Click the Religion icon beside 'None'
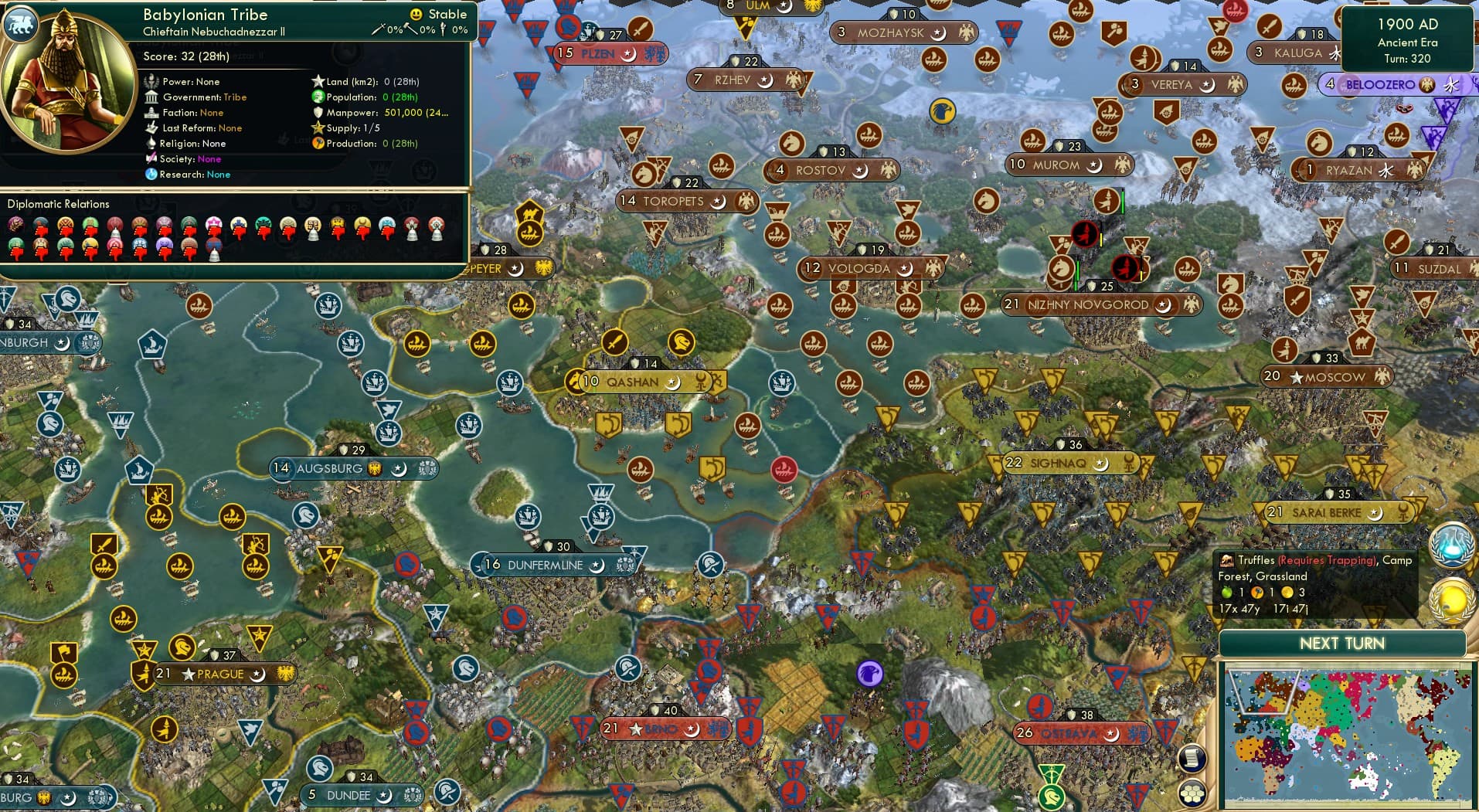This screenshot has height=812, width=1479. [x=152, y=144]
